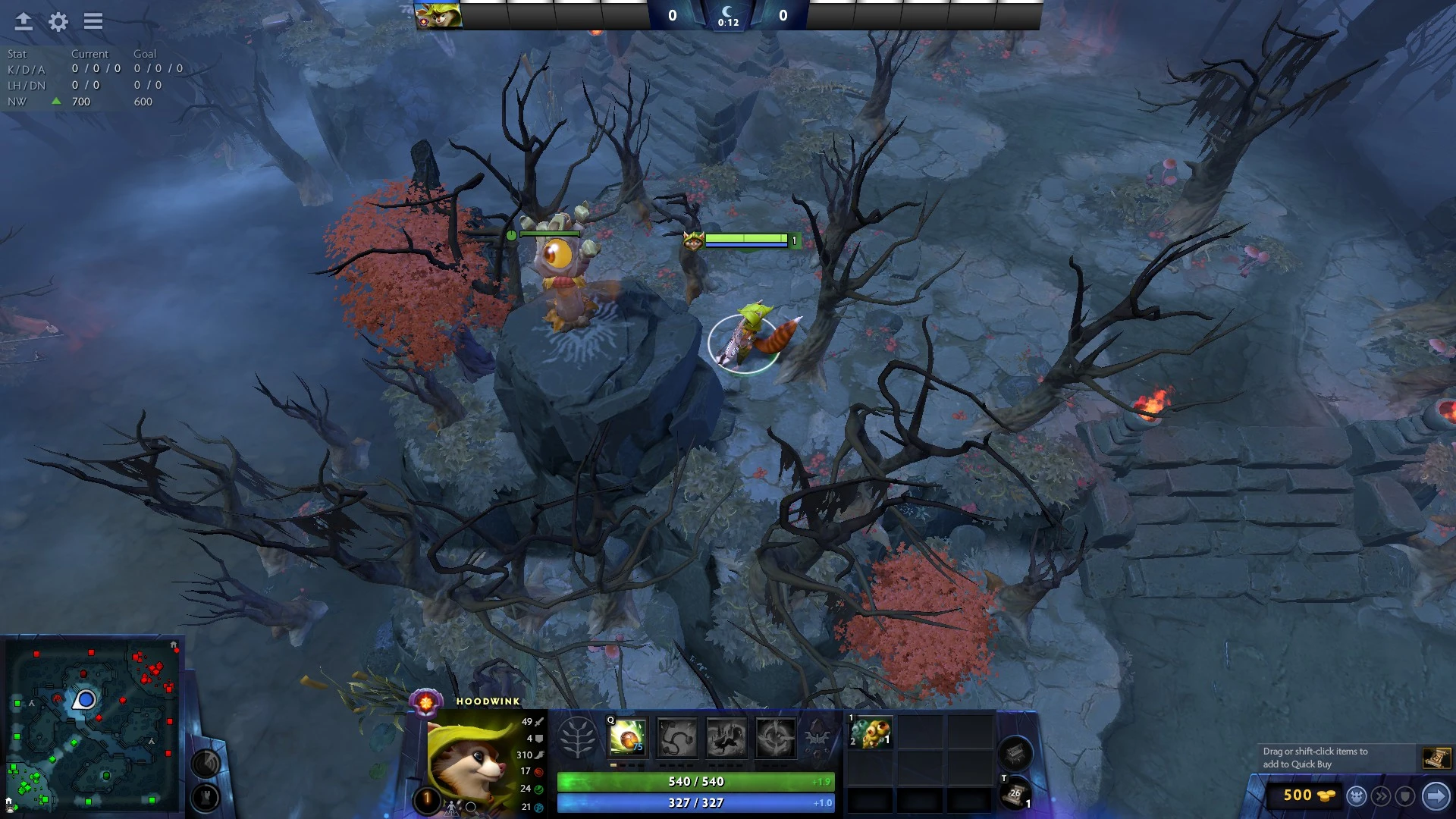
Task: Select the quick buy scroll item
Action: tap(1436, 758)
